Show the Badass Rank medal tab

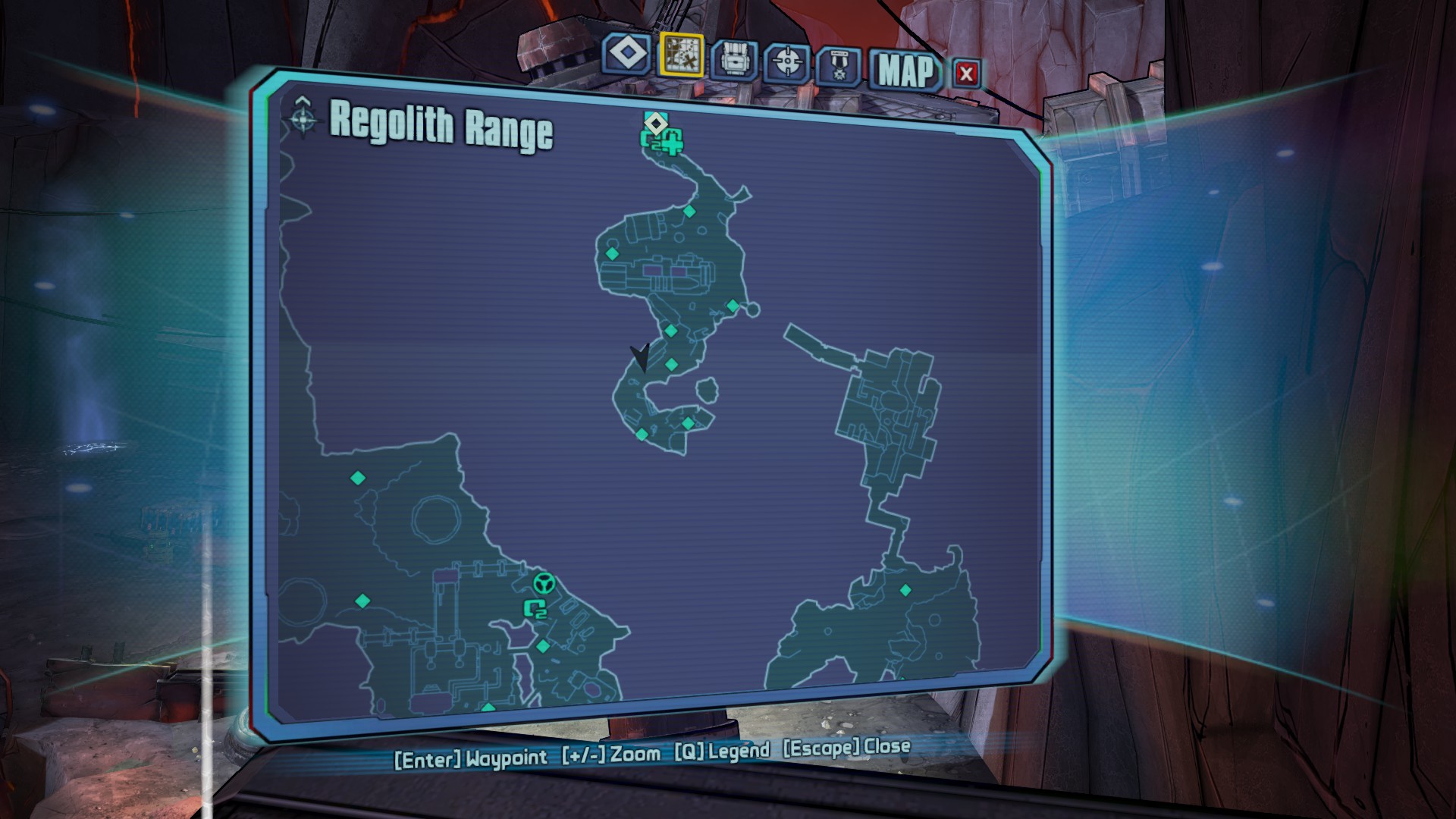point(839,67)
